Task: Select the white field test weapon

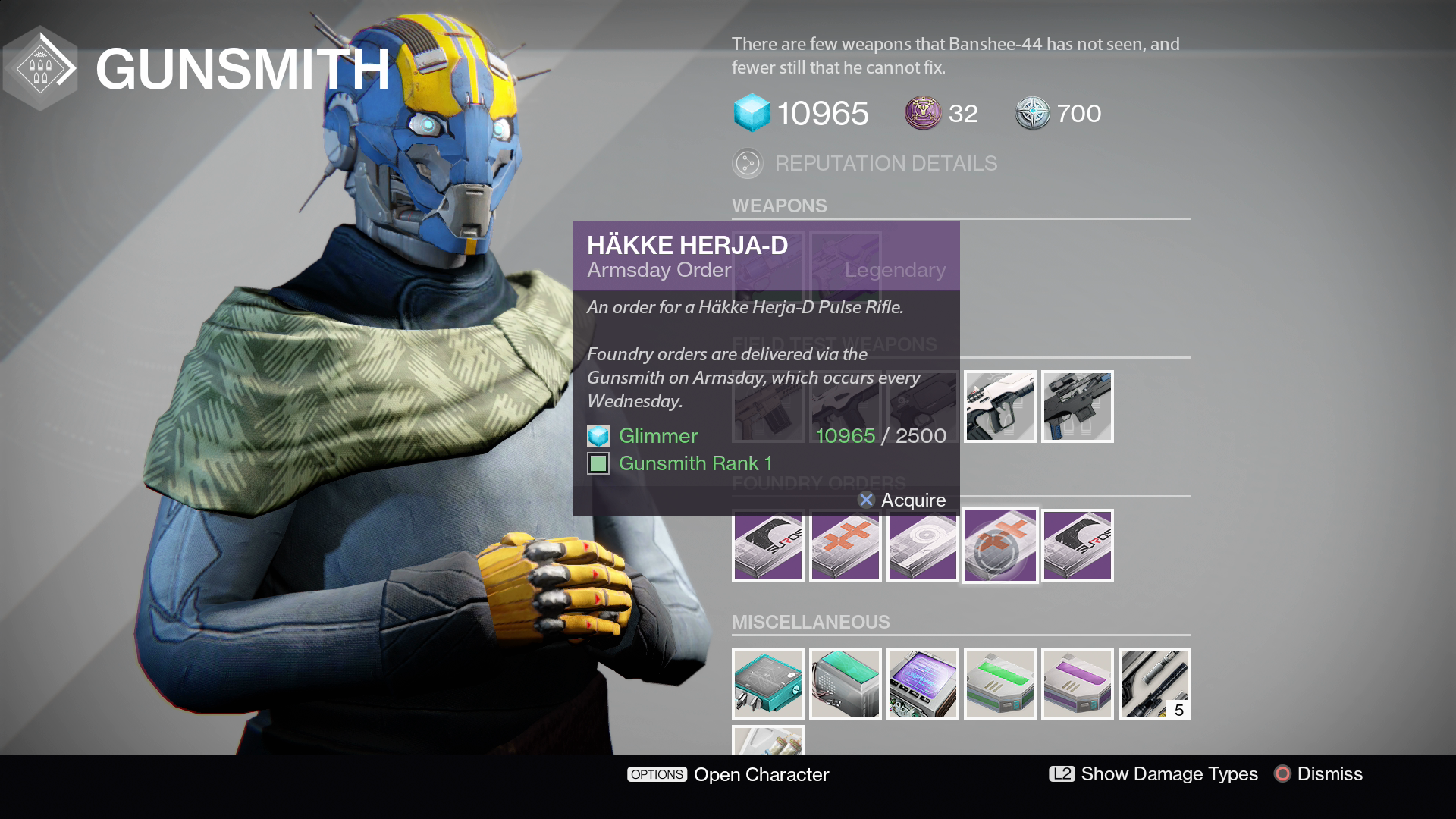Action: 999,406
